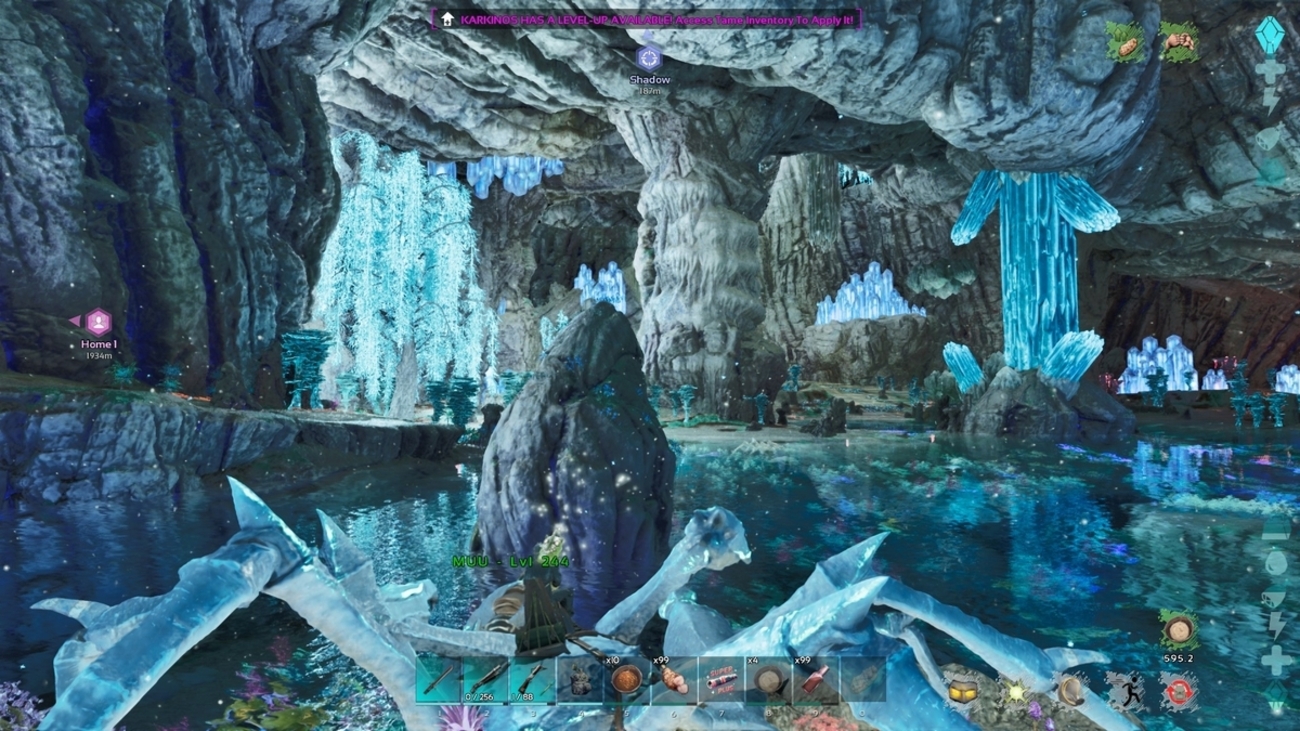Select the Home 1 waypoint marker
Viewport: 1300px width, 731px height.
(x=98, y=322)
